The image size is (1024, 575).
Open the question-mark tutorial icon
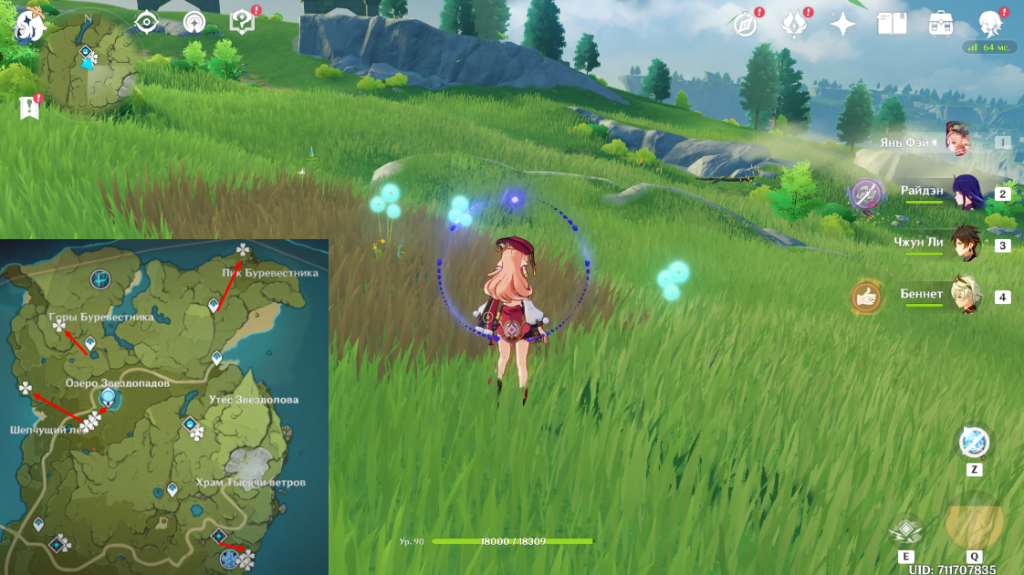pyautogui.click(x=241, y=22)
